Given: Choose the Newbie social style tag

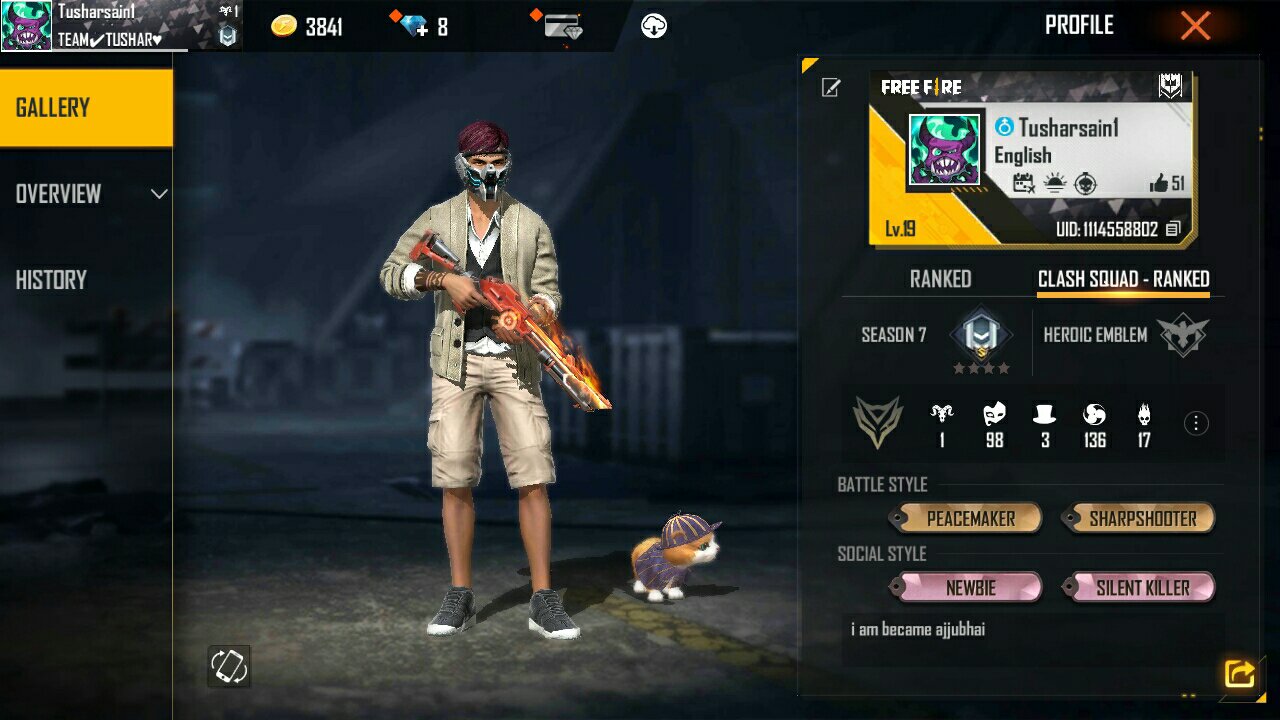Looking at the screenshot, I should tap(970, 588).
